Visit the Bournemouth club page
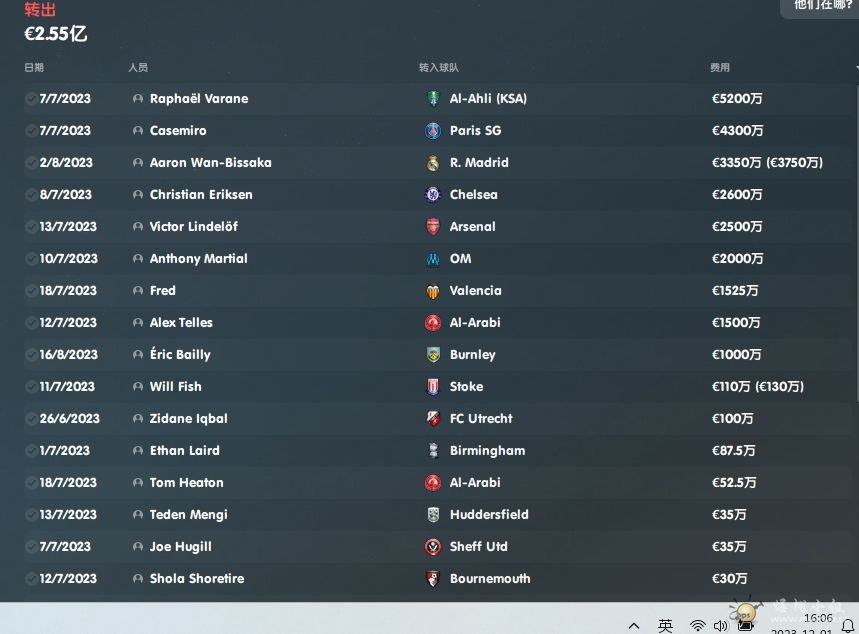Viewport: 859px width, 634px height. tap(489, 579)
